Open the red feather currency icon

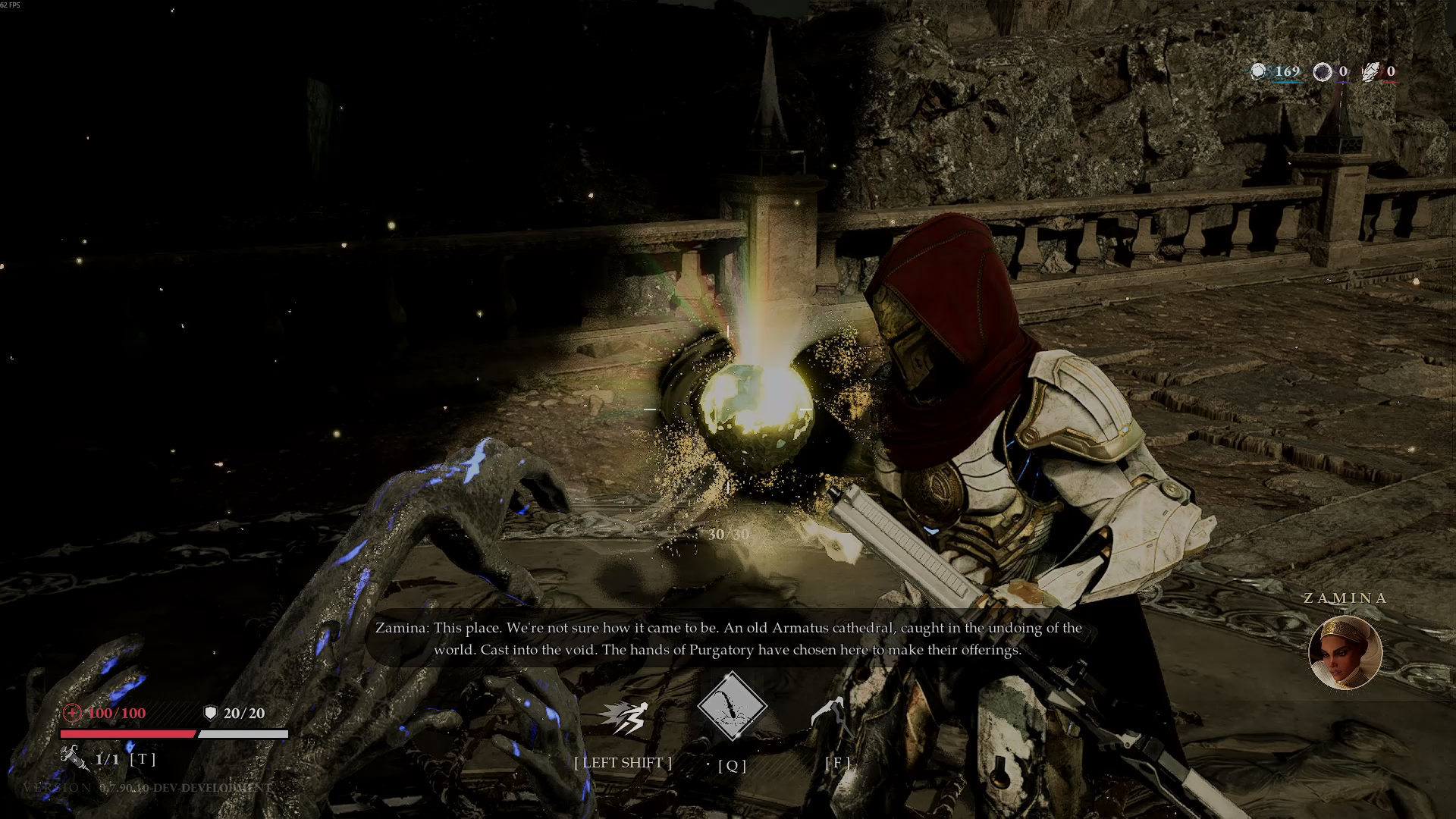click(x=1372, y=72)
